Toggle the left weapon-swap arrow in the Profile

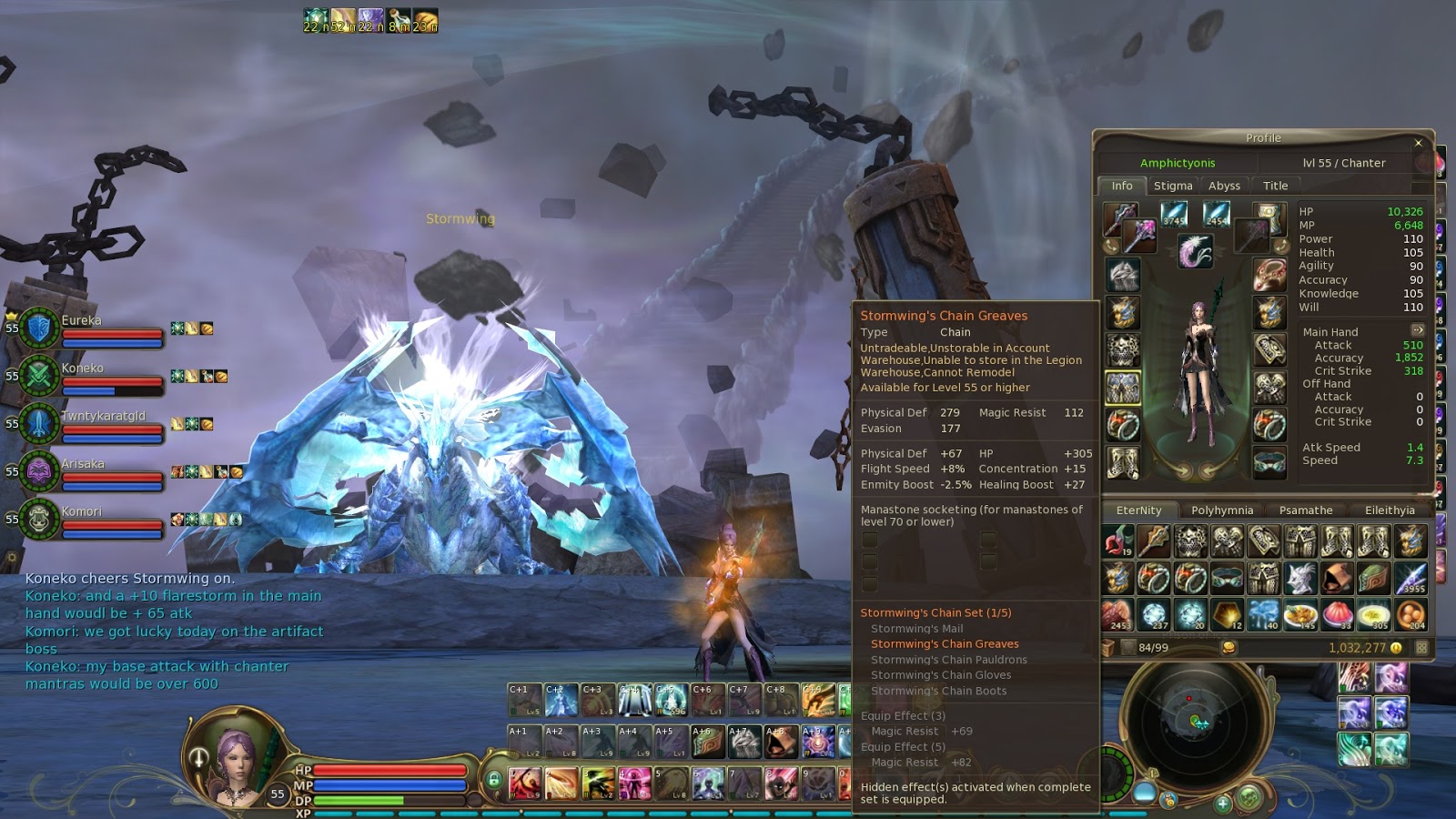1183,469
